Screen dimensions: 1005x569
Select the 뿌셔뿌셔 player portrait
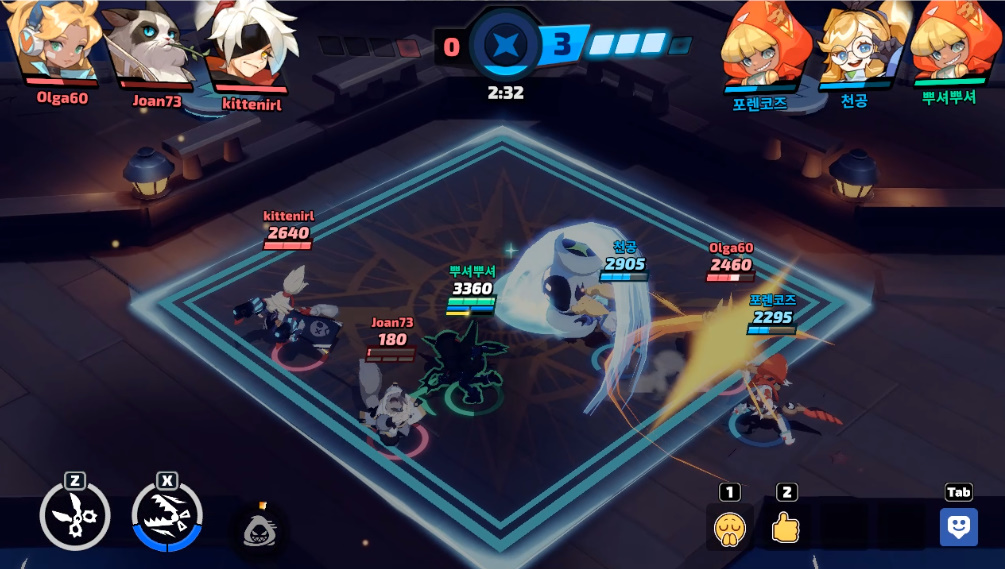tap(946, 45)
